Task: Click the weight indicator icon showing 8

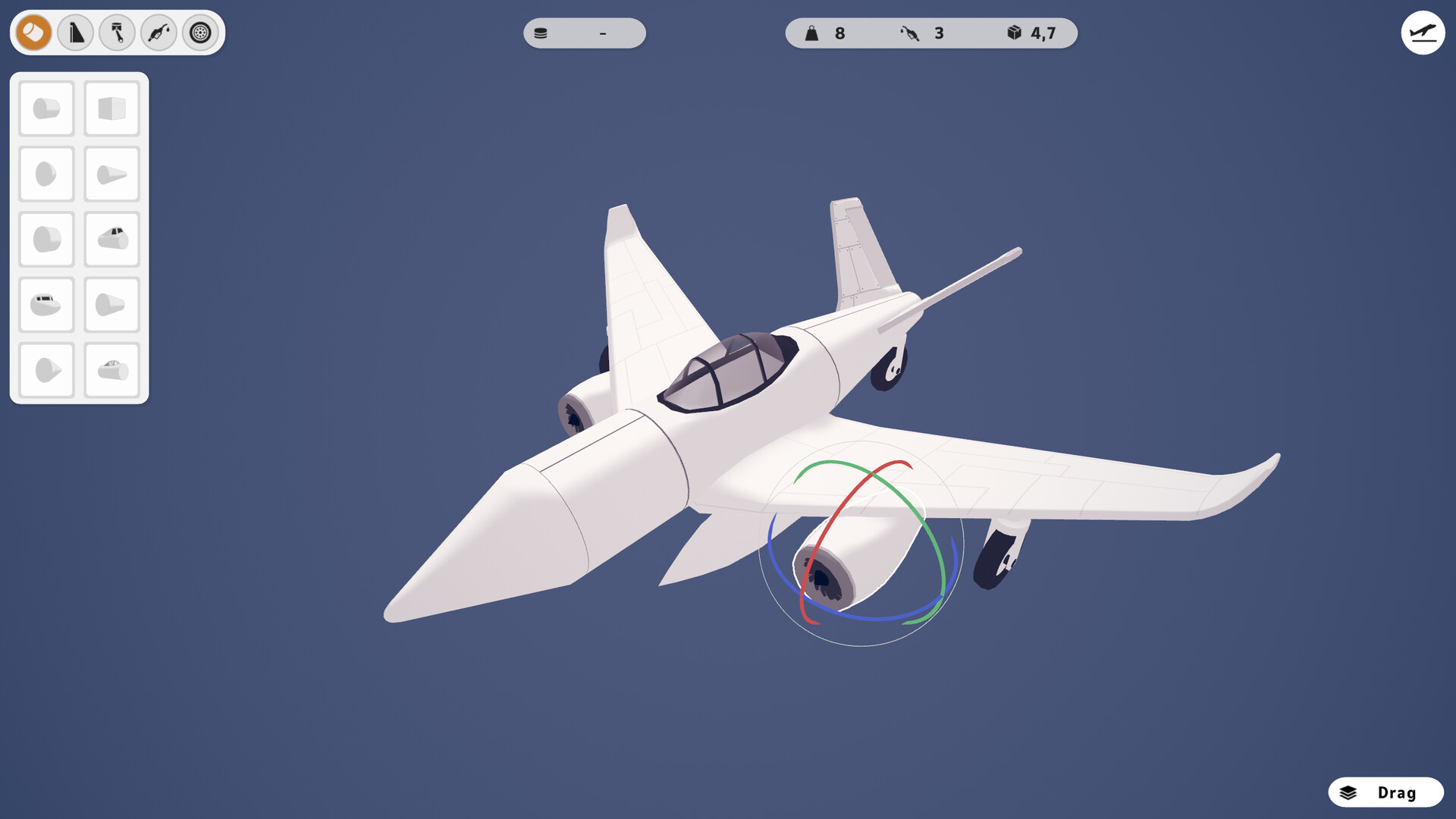Action: click(812, 33)
